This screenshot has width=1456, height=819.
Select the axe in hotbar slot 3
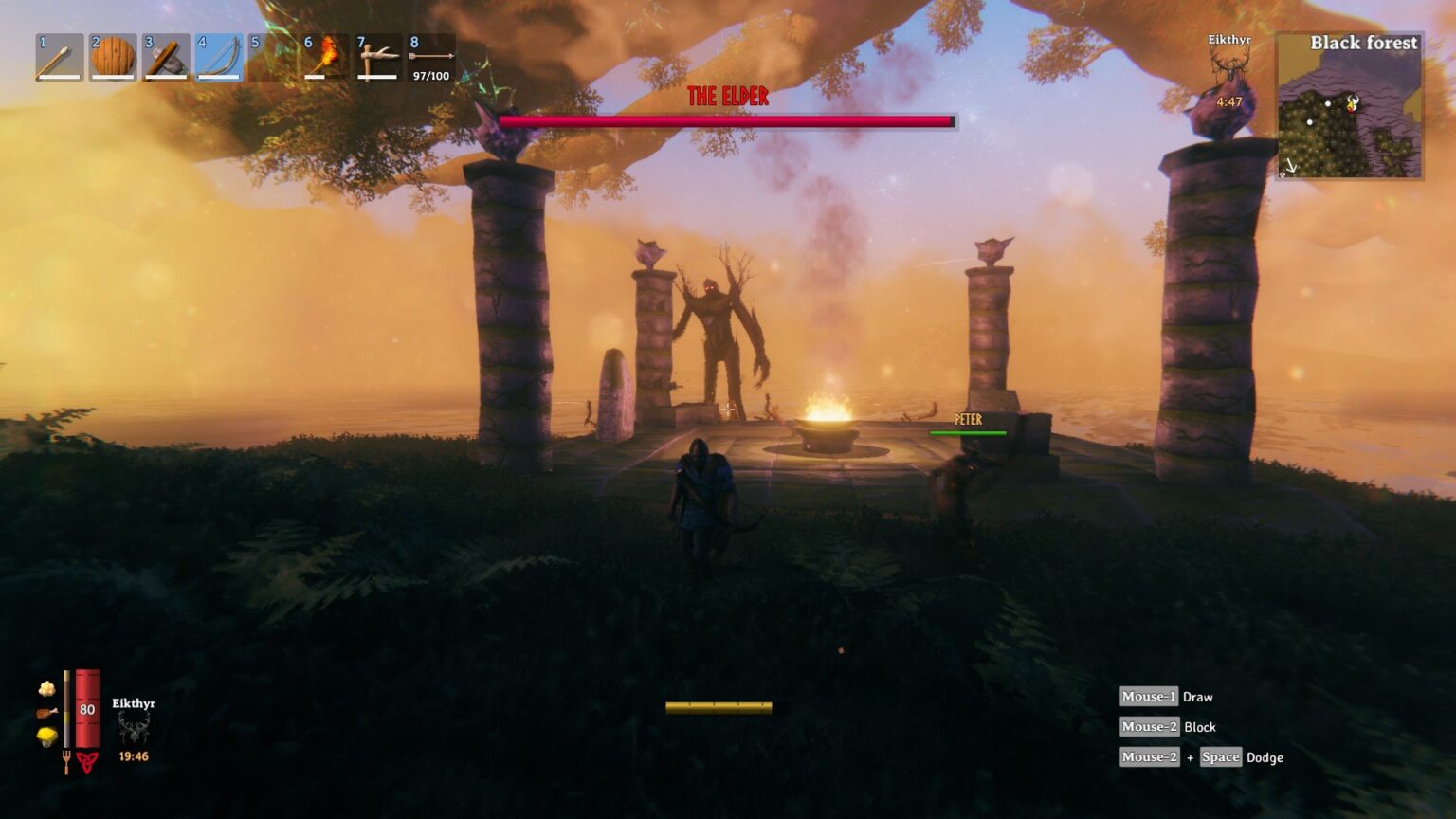click(x=165, y=58)
